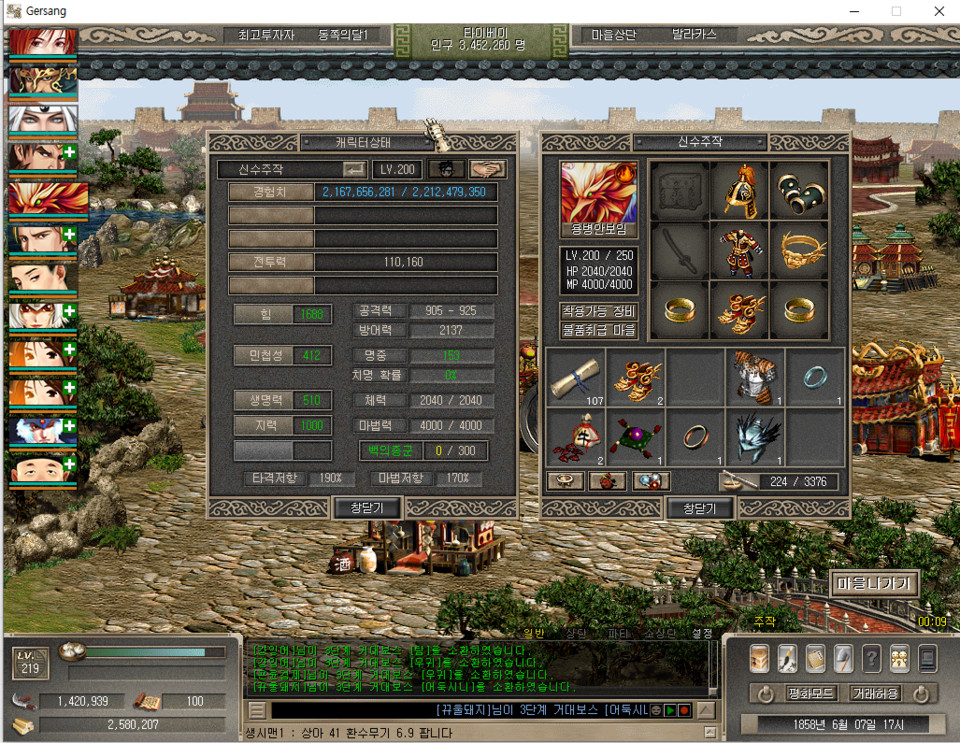Open the question mark help icon
The height and width of the screenshot is (743, 960).
(x=871, y=657)
